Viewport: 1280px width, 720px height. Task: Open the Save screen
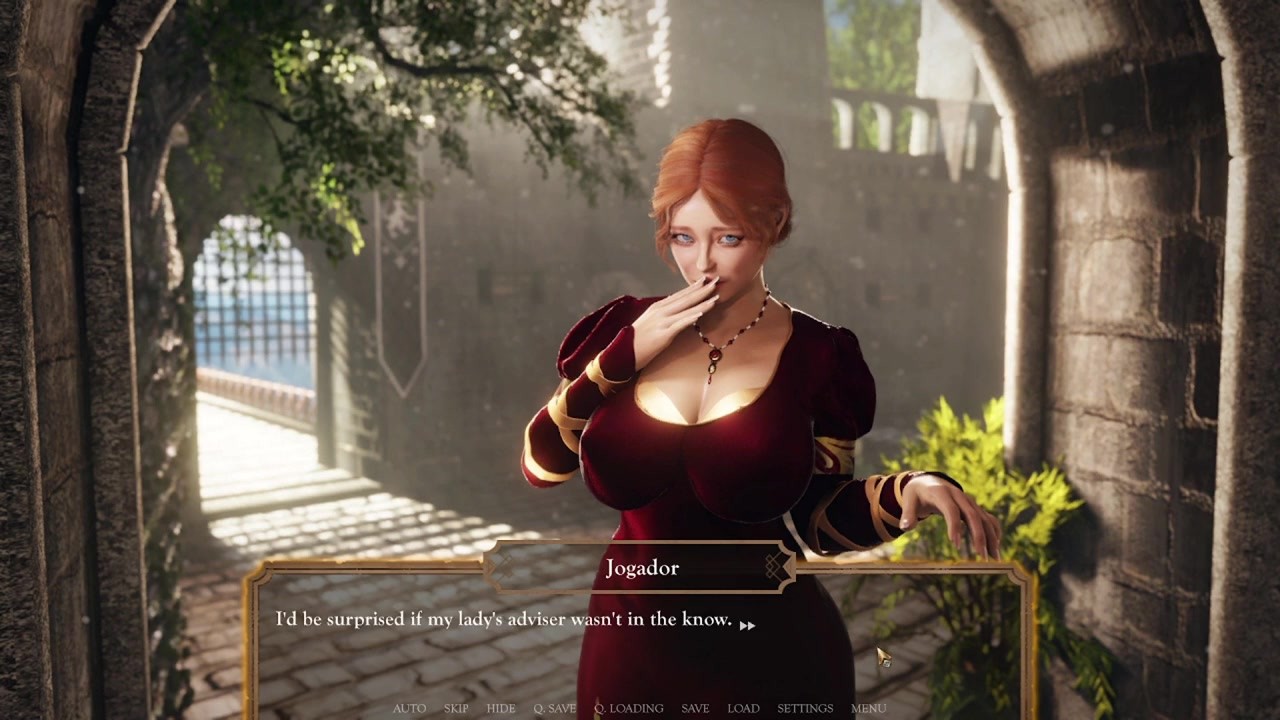point(695,708)
